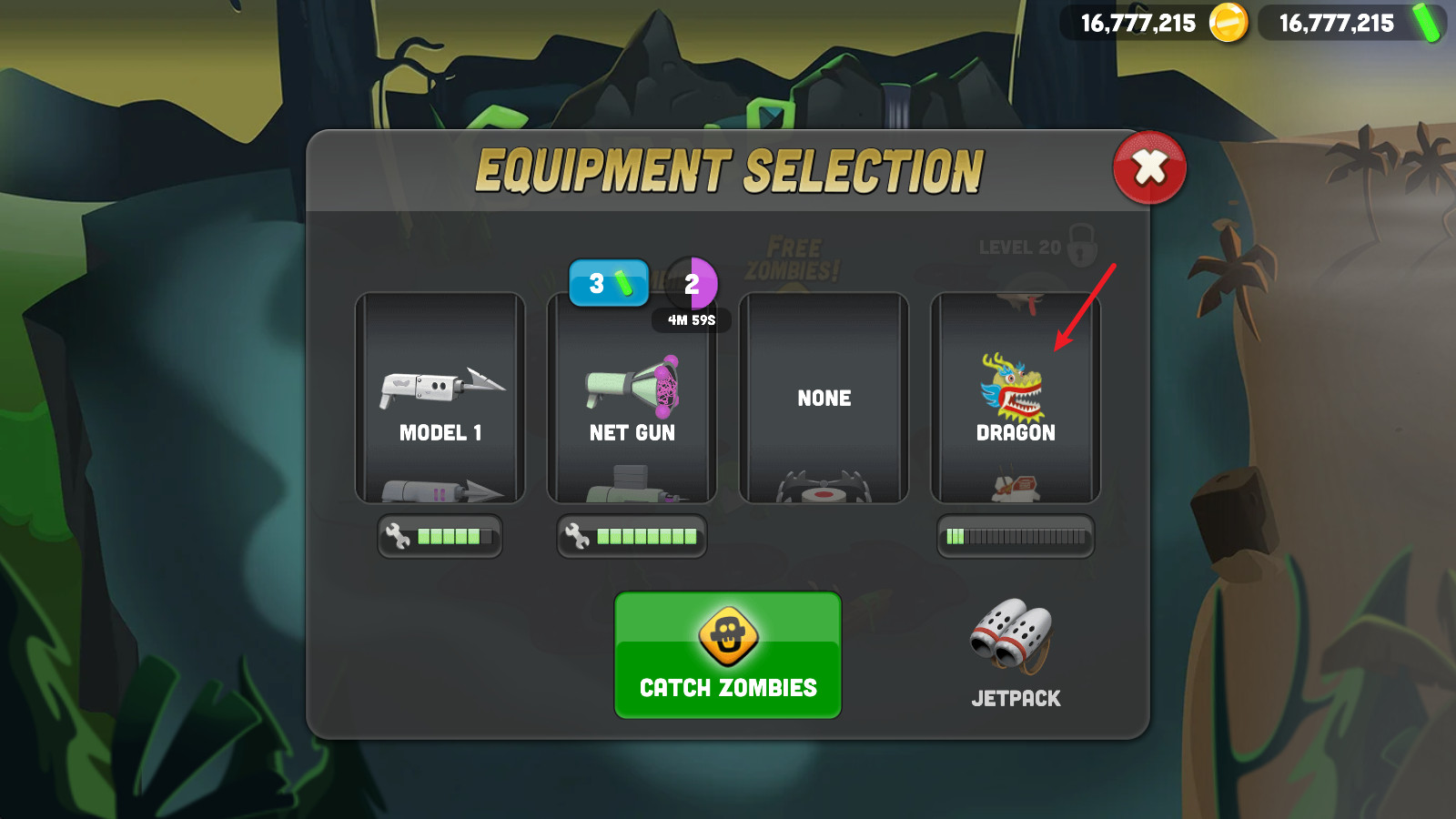Select the Model 1 harpoon slot
Viewport: 1456px width, 819px height.
coord(440,398)
